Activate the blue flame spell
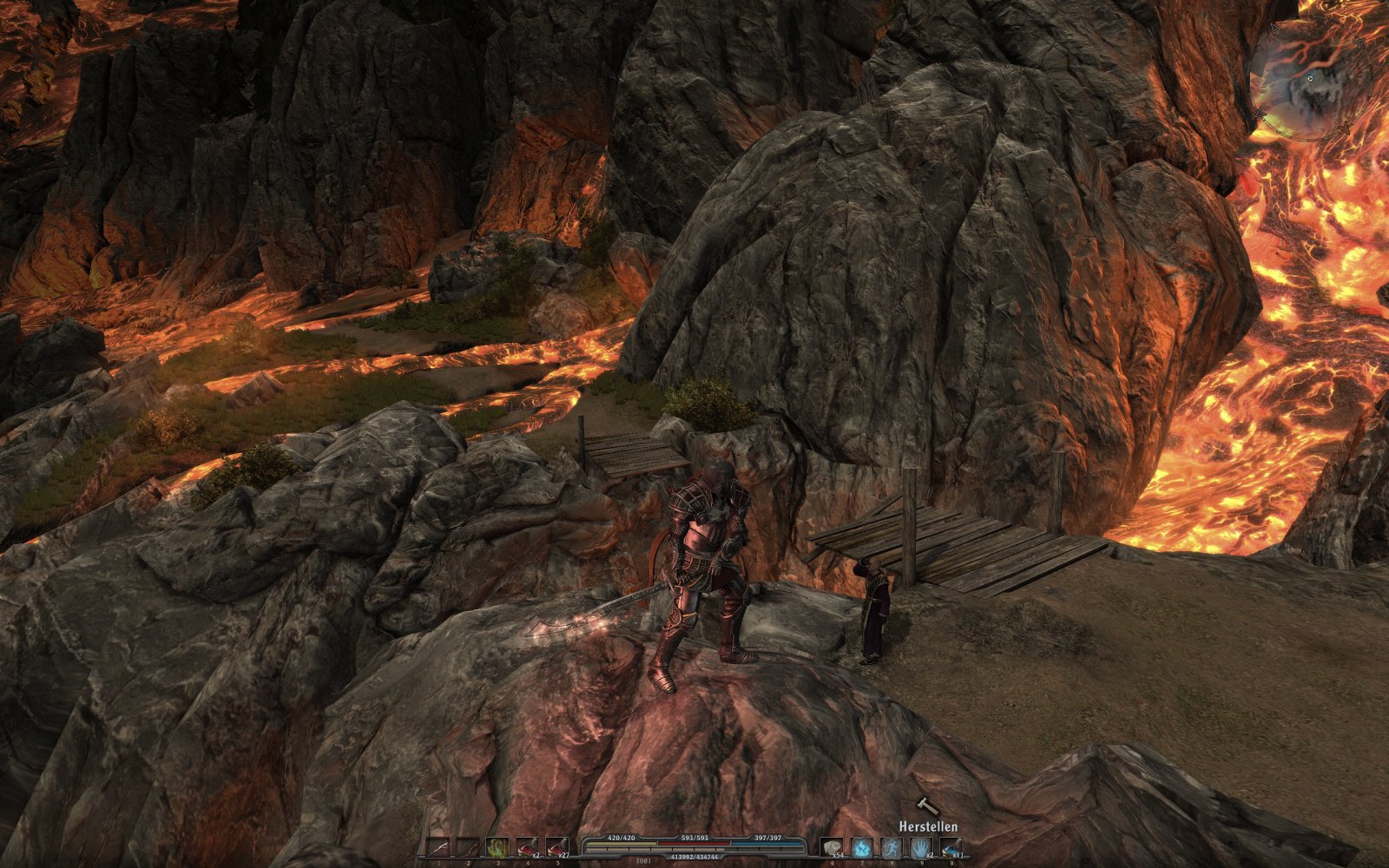The width and height of the screenshot is (1389, 868). [862, 847]
